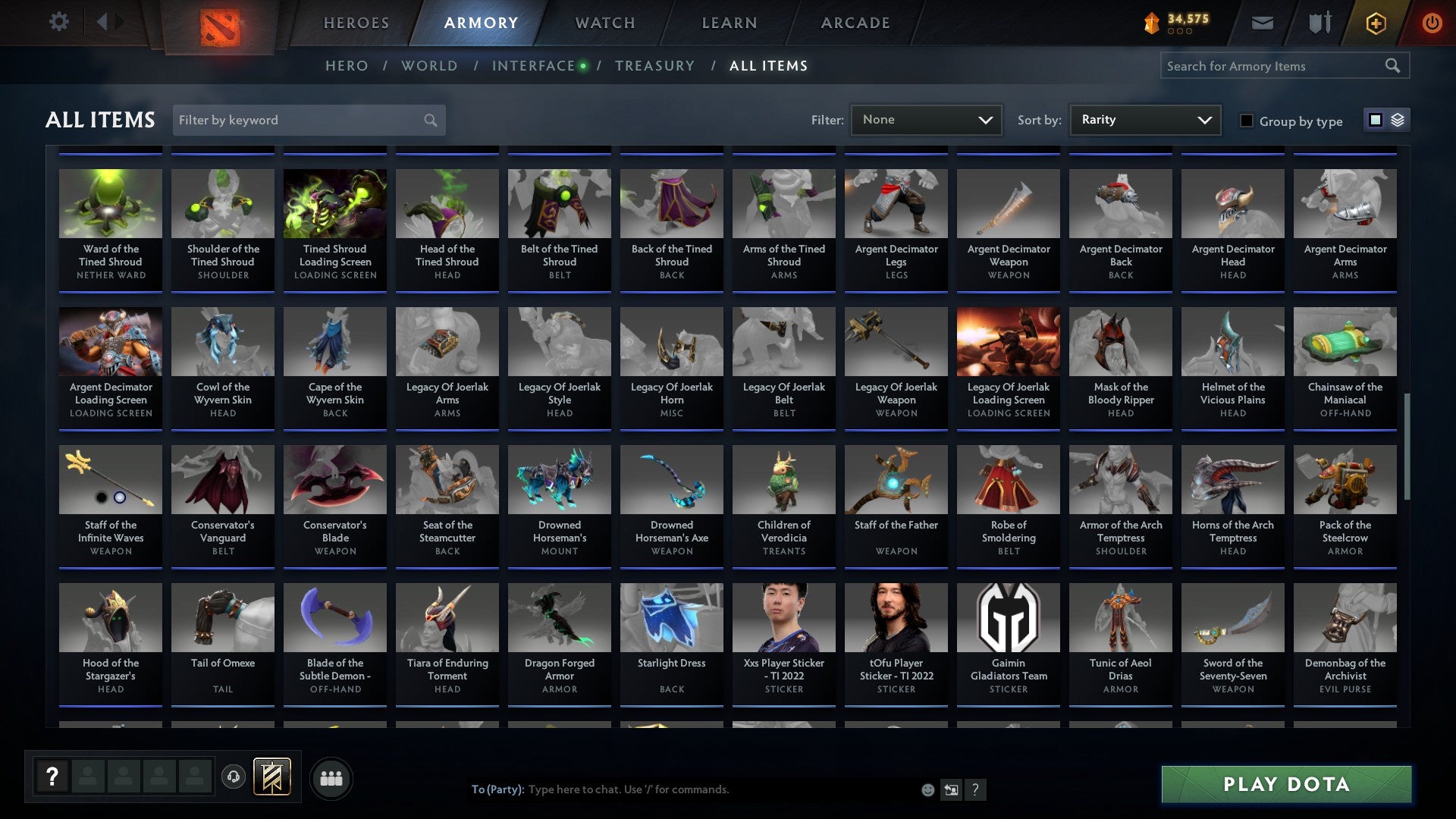Click the friends list icon near chat

click(331, 777)
